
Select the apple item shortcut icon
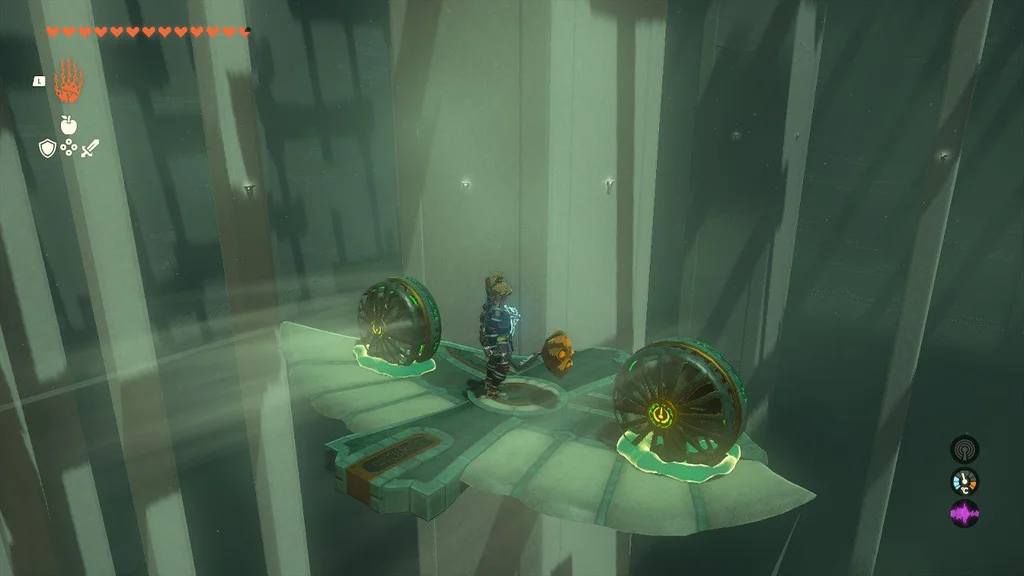(68, 125)
